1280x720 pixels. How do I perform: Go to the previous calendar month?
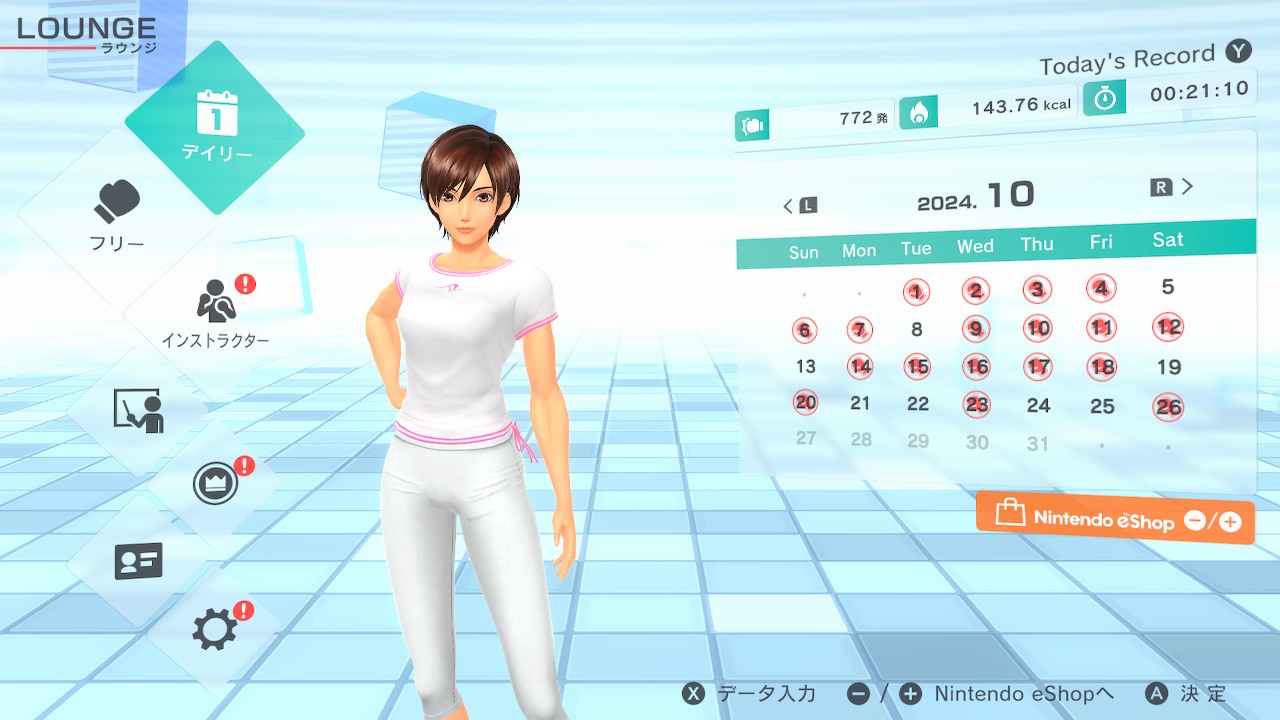800,205
